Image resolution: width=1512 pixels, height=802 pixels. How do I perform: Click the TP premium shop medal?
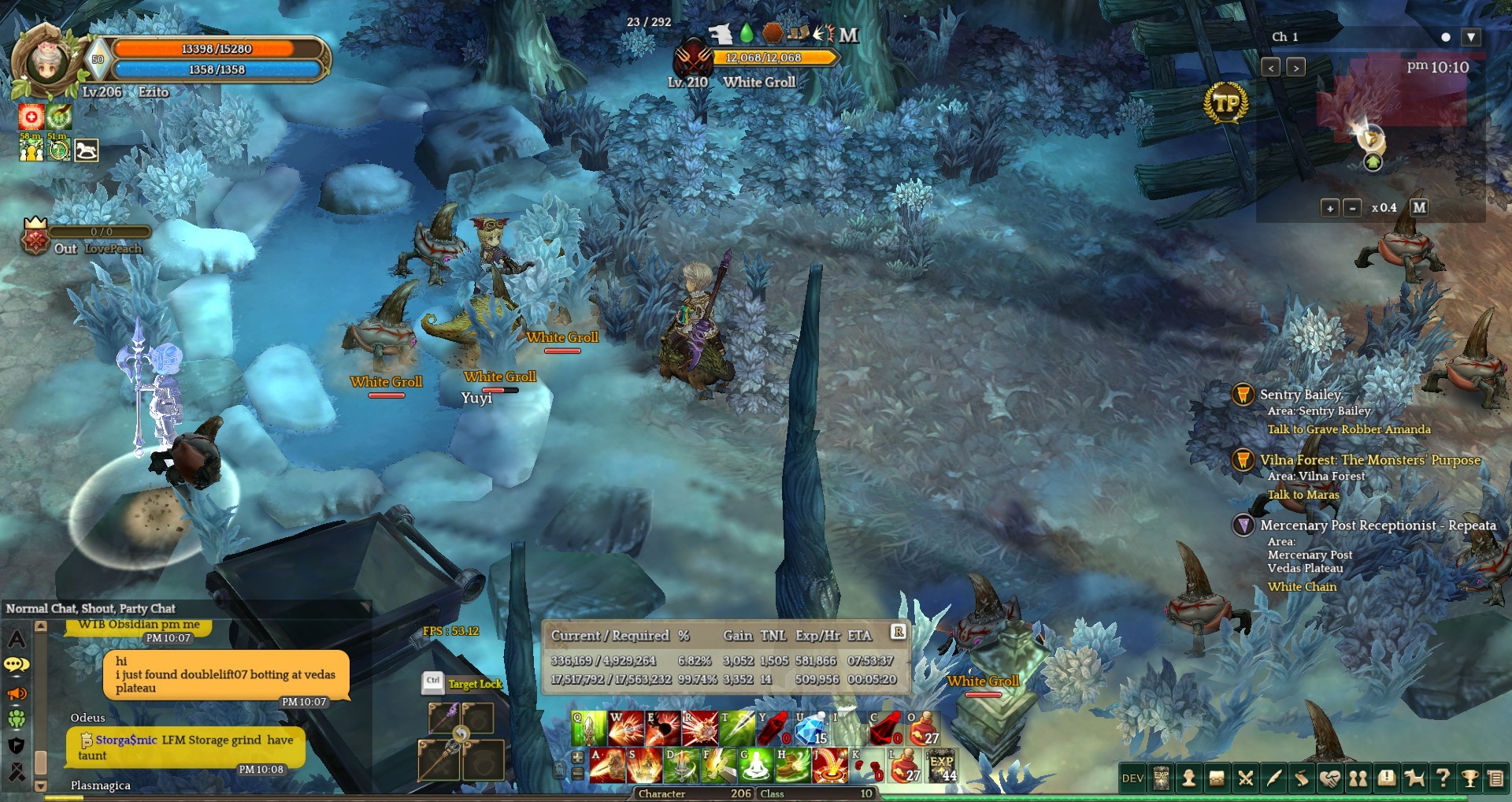[x=1226, y=102]
